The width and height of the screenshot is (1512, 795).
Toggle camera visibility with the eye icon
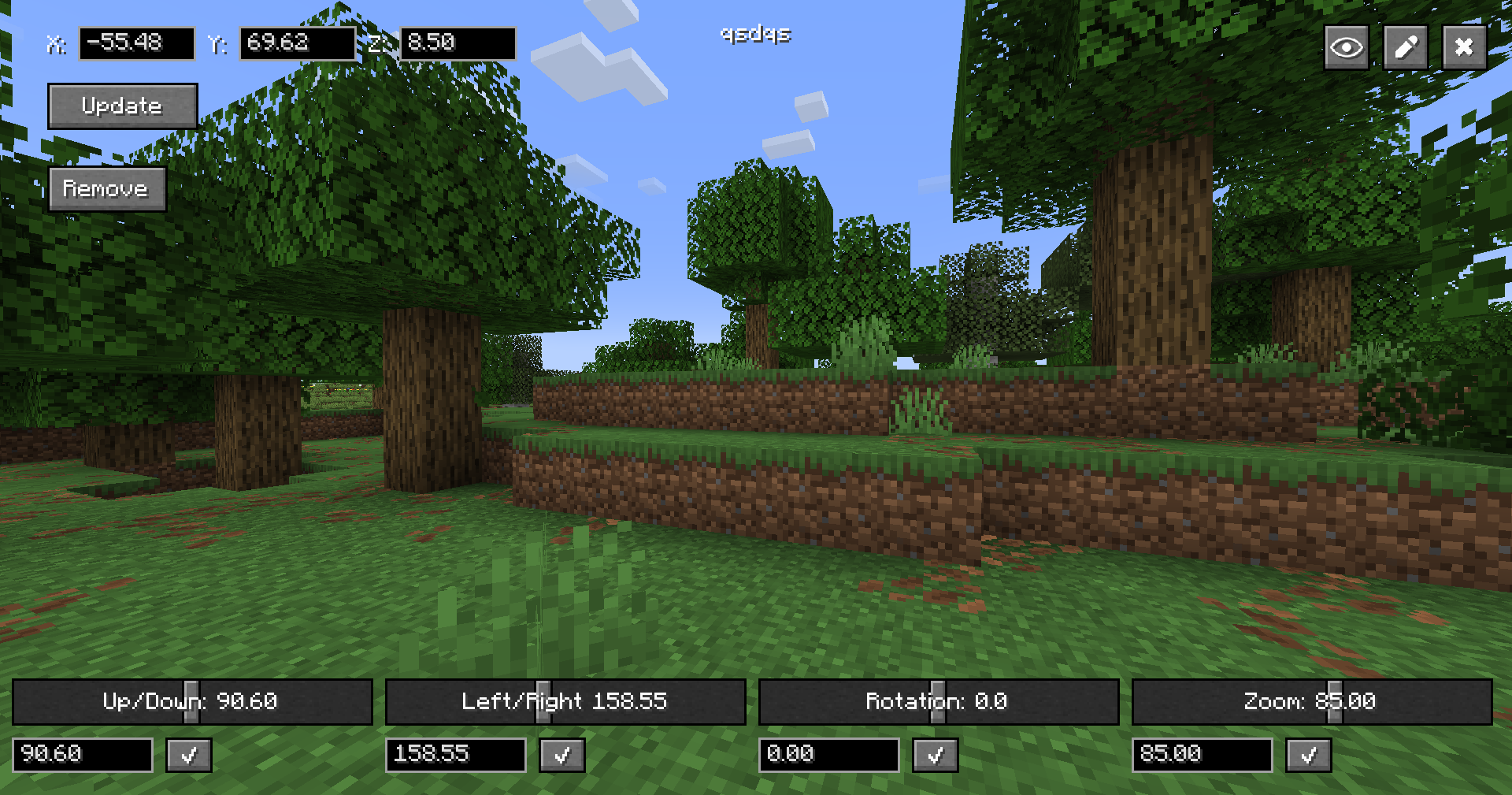[x=1346, y=46]
